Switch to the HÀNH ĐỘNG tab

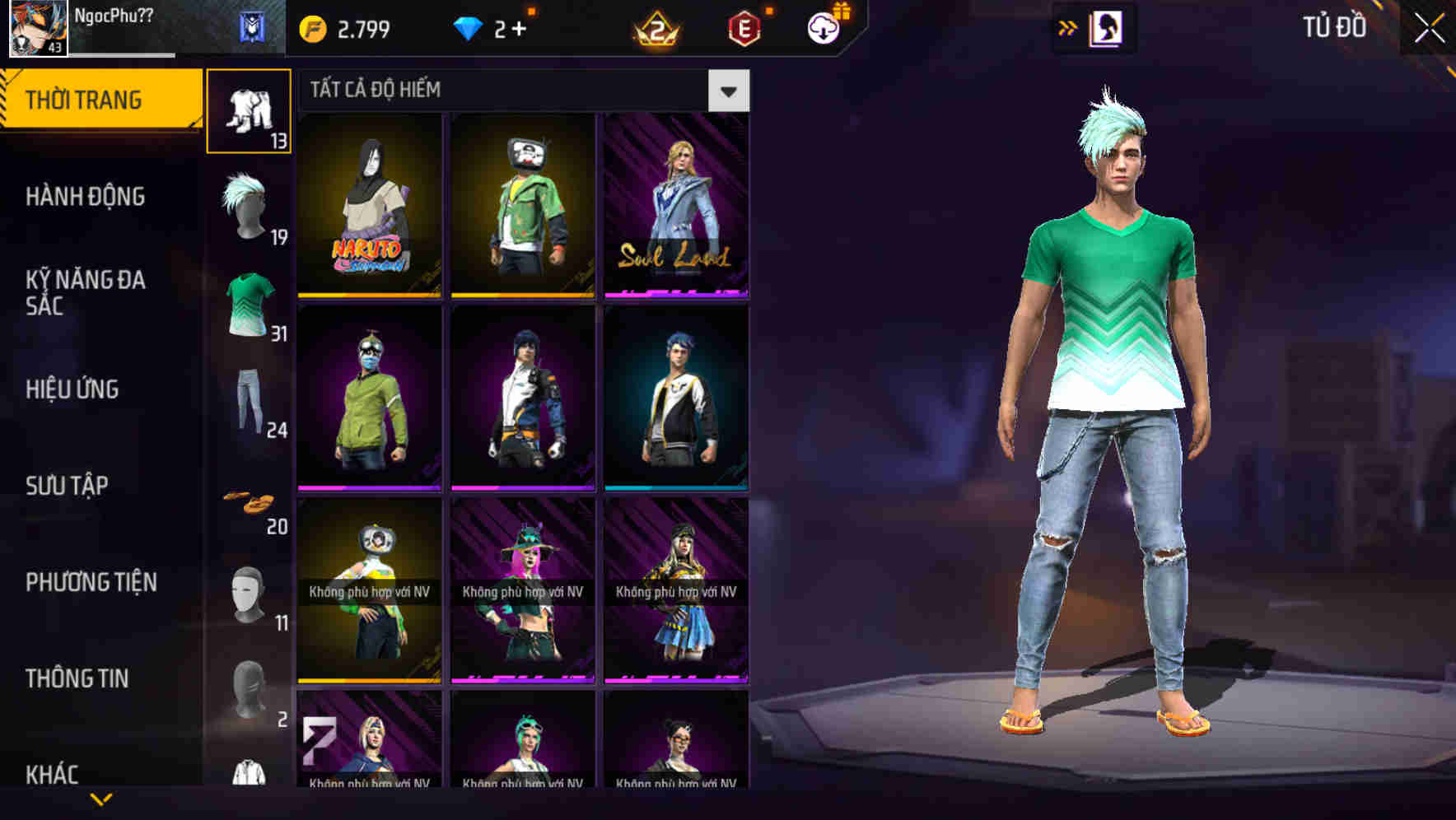click(x=85, y=197)
